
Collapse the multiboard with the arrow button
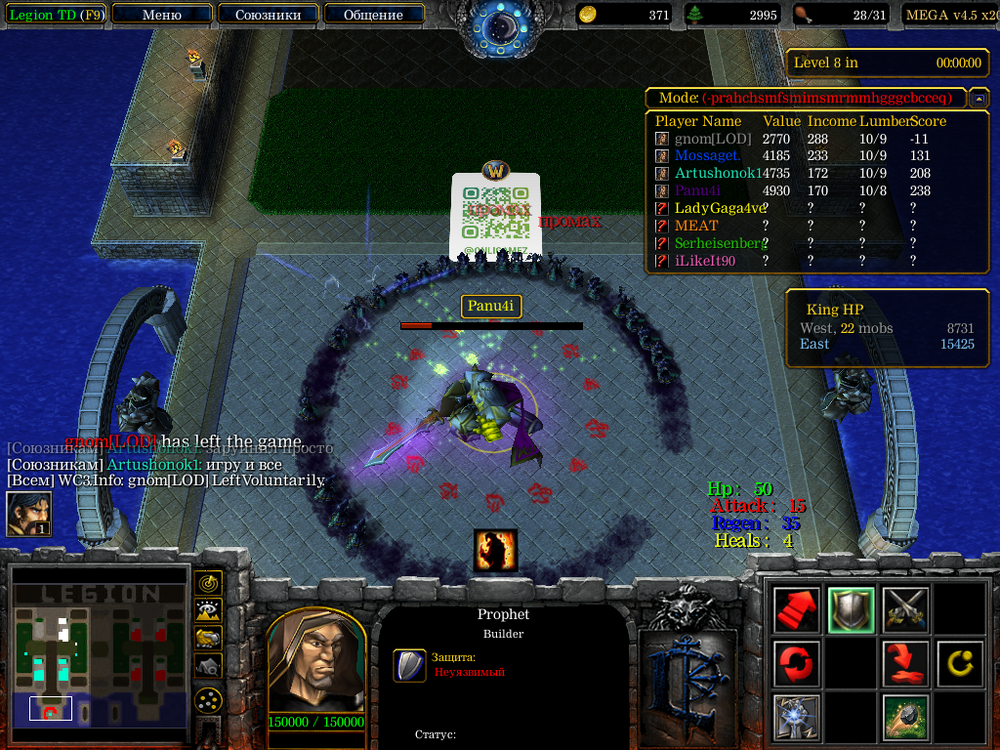tap(979, 98)
